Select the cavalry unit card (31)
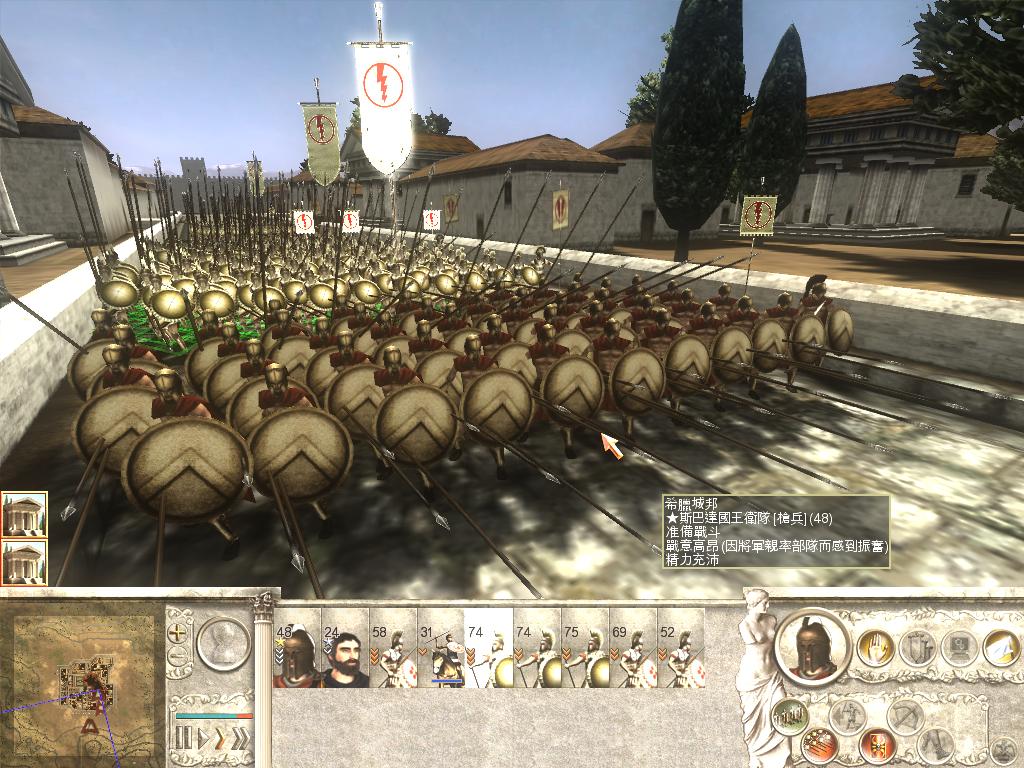Image resolution: width=1024 pixels, height=768 pixels. [x=441, y=656]
